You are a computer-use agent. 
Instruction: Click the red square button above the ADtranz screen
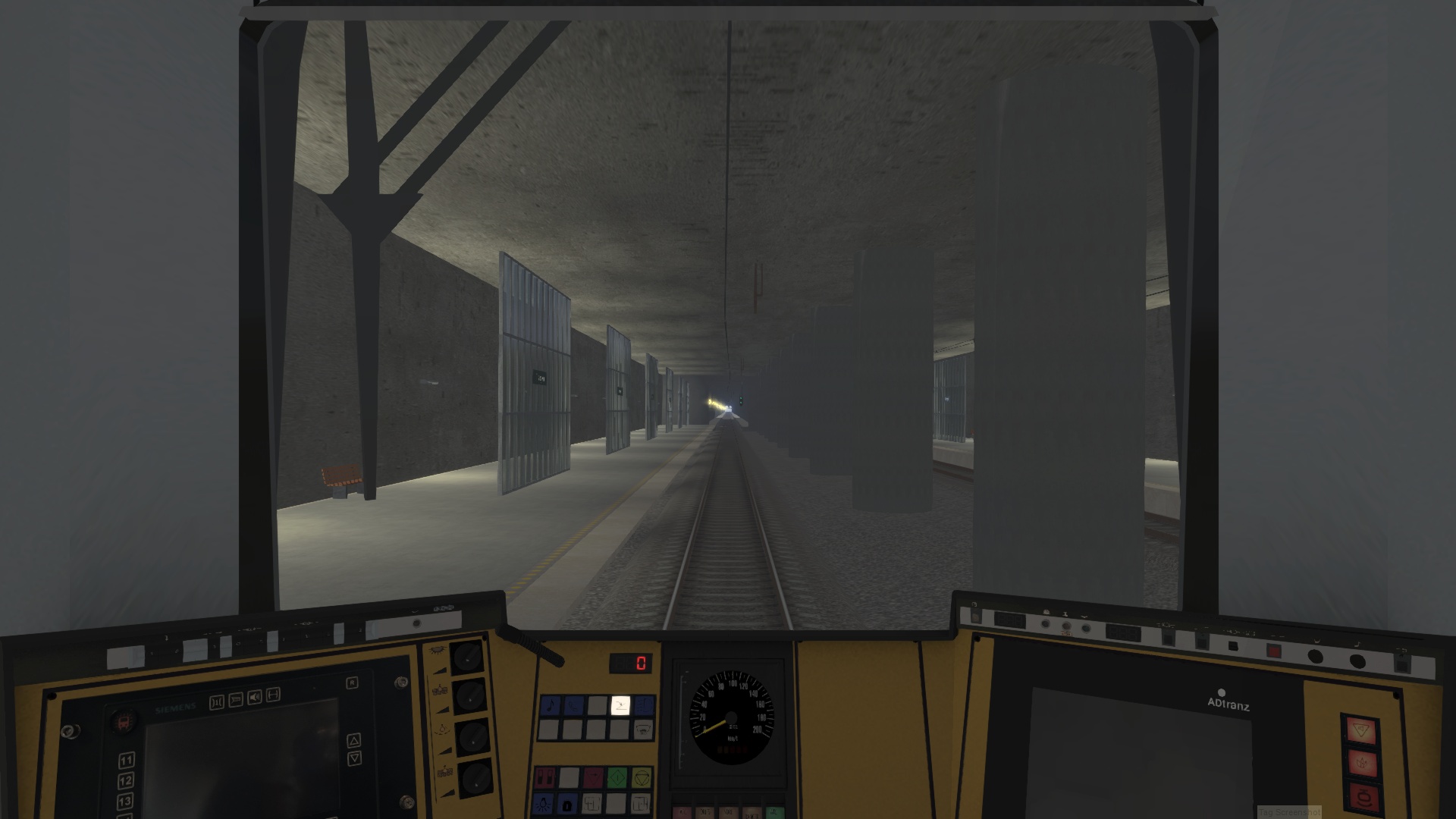click(x=1273, y=651)
